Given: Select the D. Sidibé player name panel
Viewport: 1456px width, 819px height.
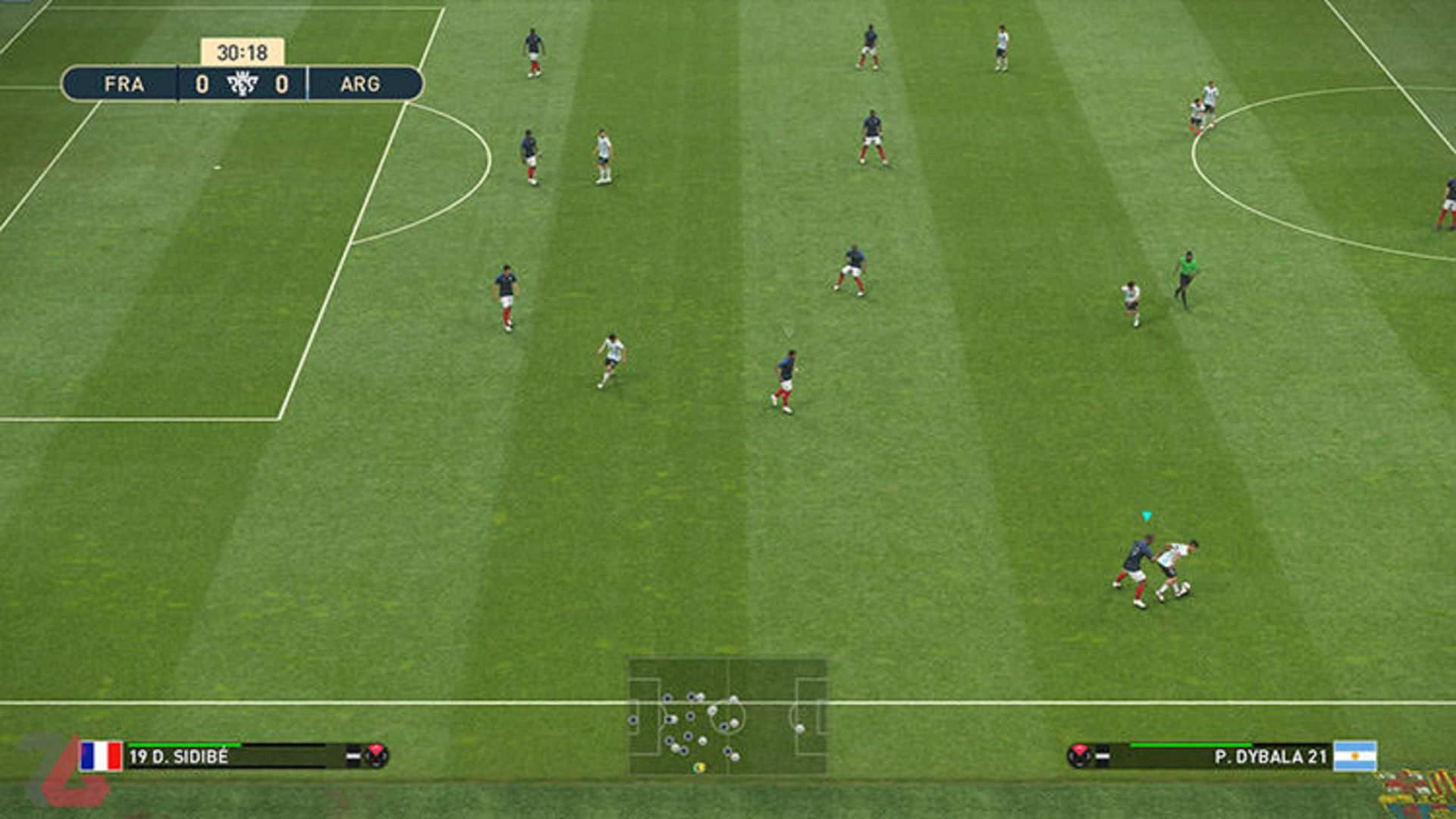Looking at the screenshot, I should click(227, 756).
